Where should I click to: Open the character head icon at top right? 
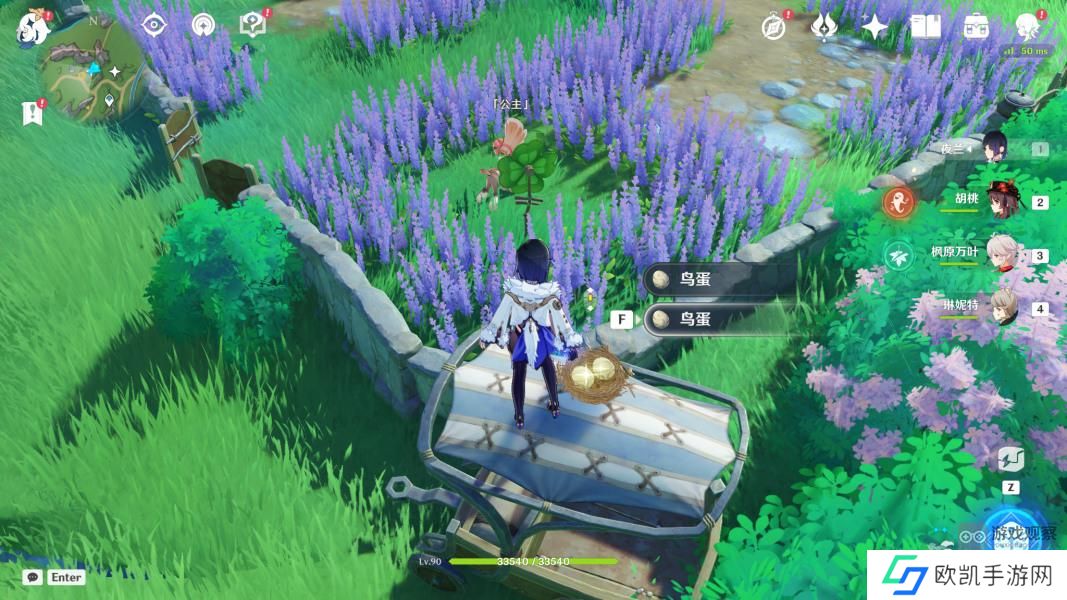[1027, 26]
